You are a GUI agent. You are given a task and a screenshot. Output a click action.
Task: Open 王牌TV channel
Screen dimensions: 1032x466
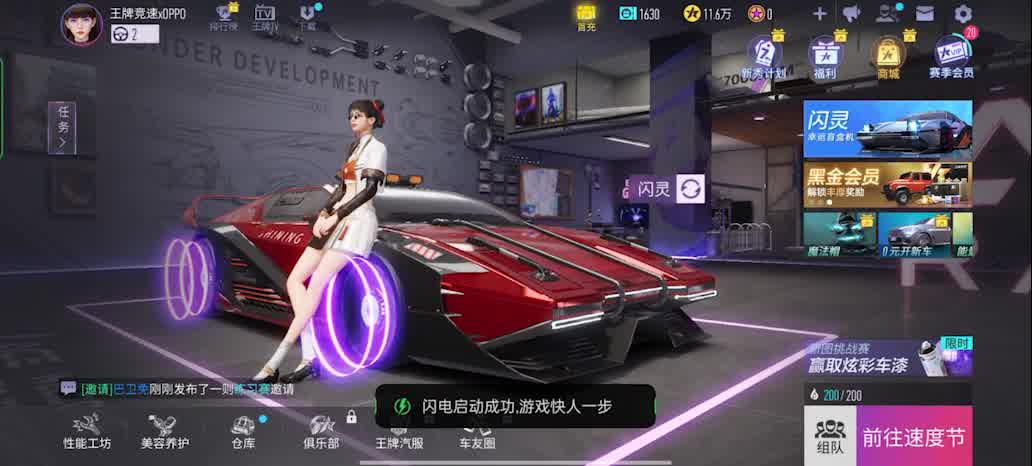(264, 17)
